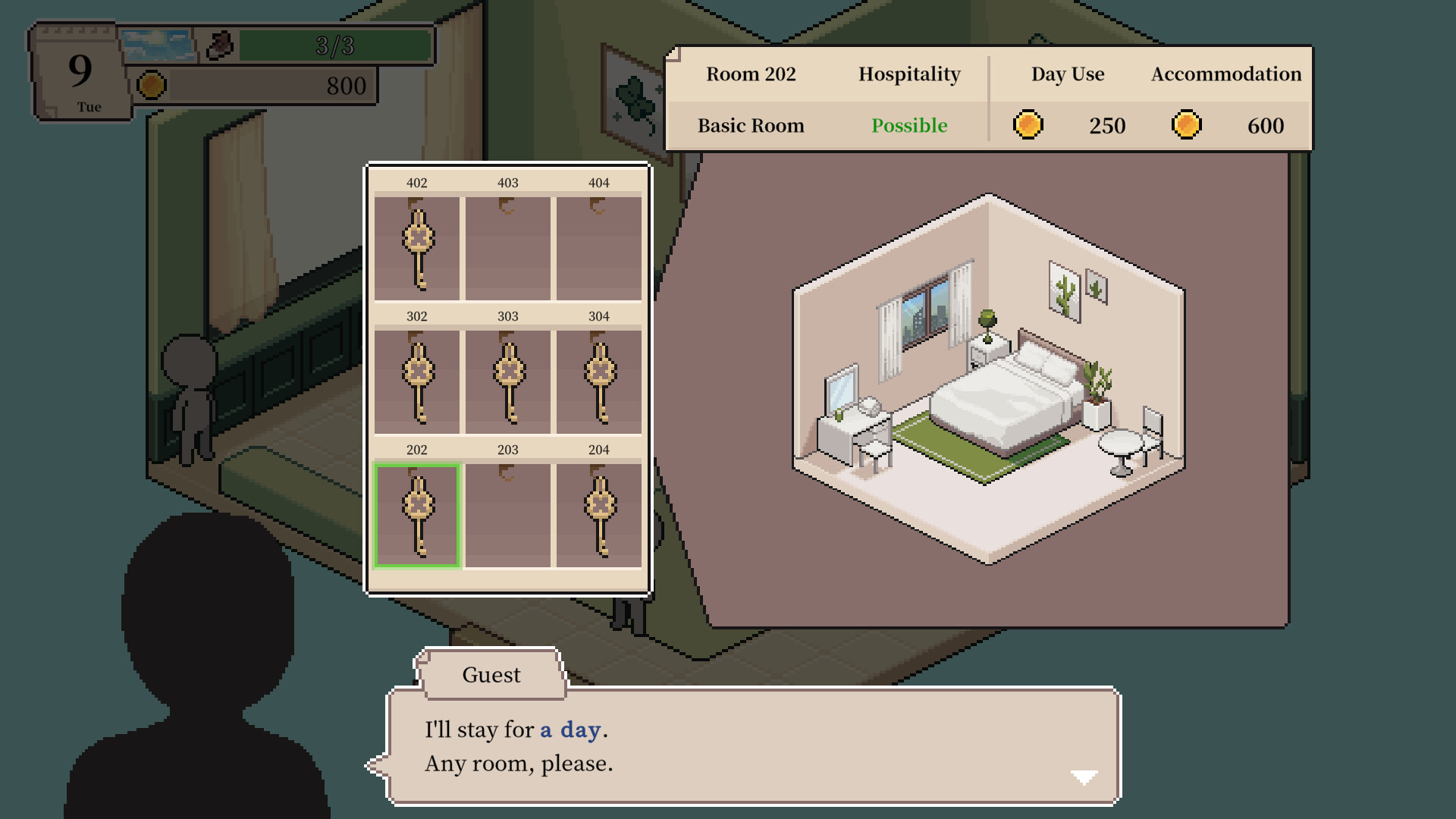Image resolution: width=1456 pixels, height=819 pixels.
Task: Select the room 303 key
Action: point(507,378)
